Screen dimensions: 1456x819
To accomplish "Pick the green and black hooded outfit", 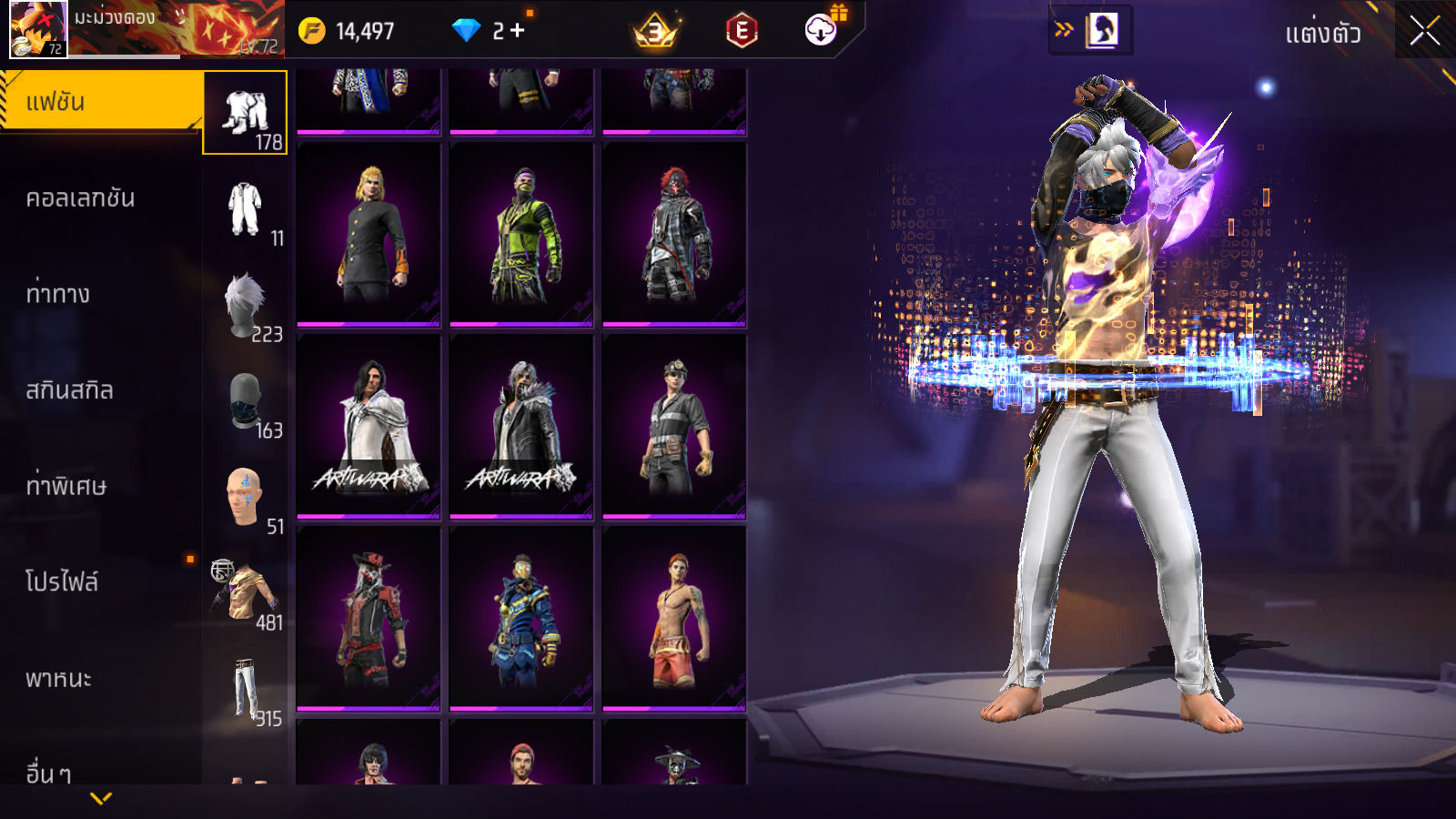I will click(521, 235).
